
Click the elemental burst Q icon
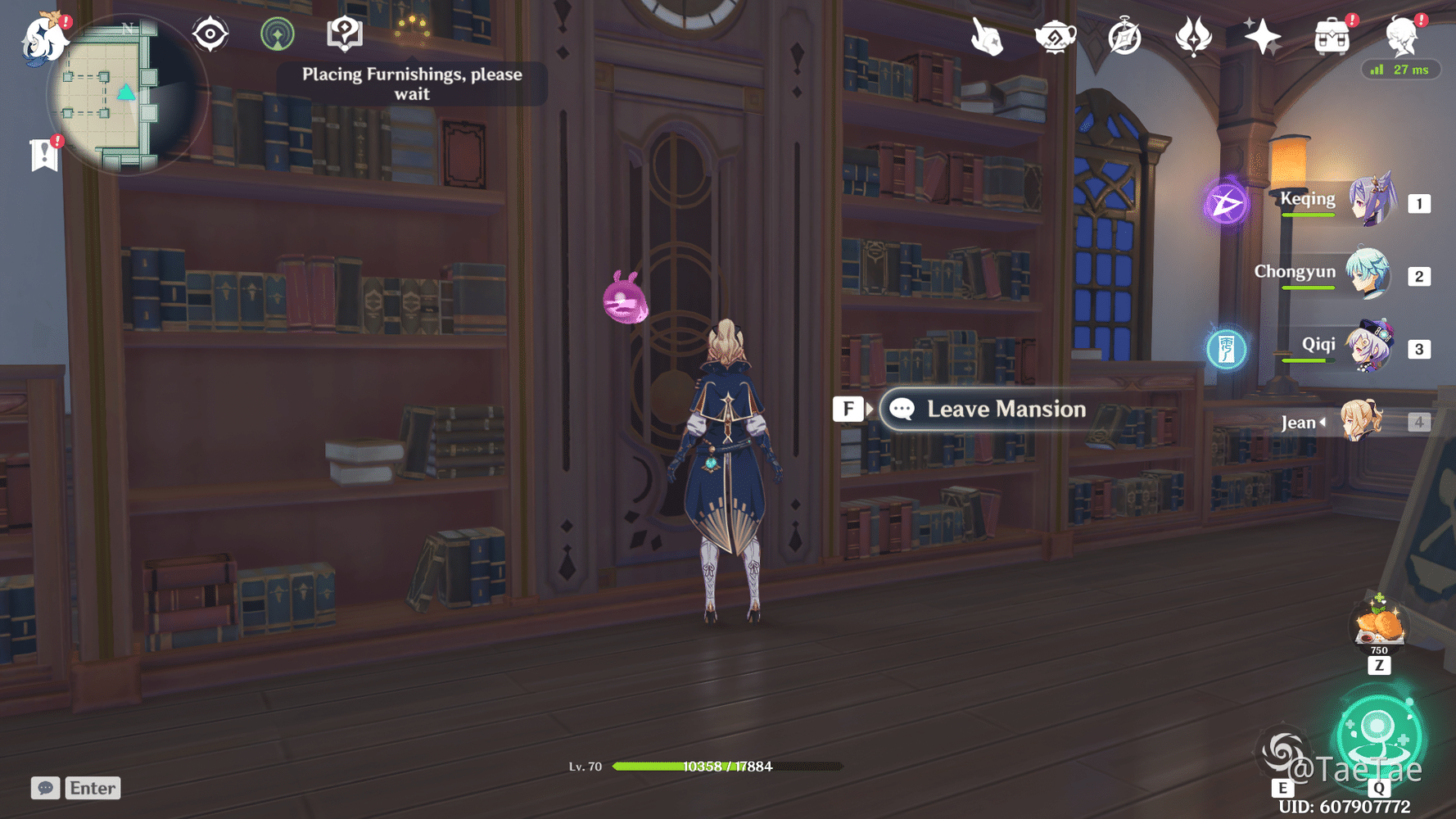pyautogui.click(x=1377, y=735)
